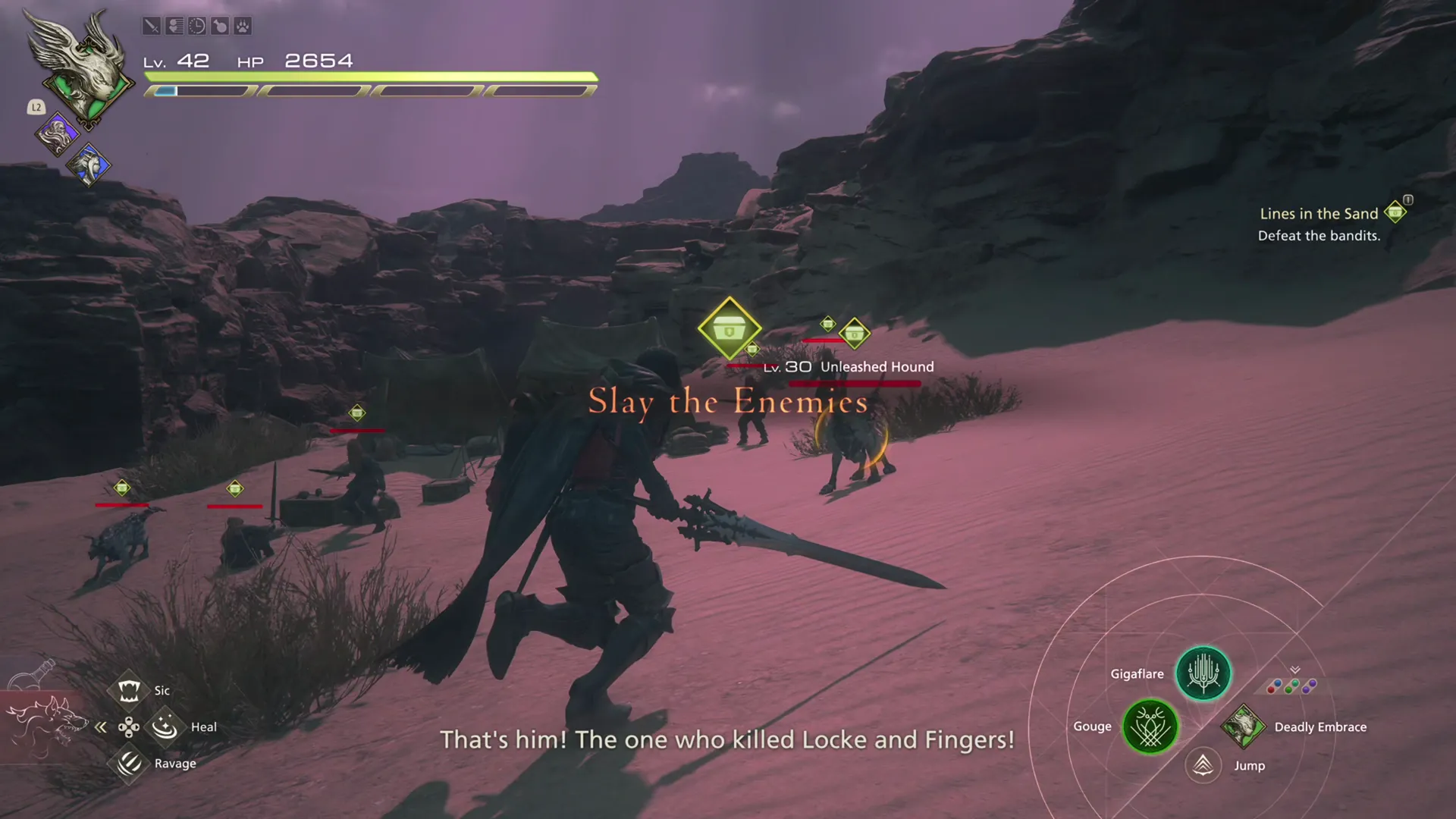Viewport: 1456px width, 819px height.
Task: Select the sword icon in the top toolbar
Action: pyautogui.click(x=151, y=27)
